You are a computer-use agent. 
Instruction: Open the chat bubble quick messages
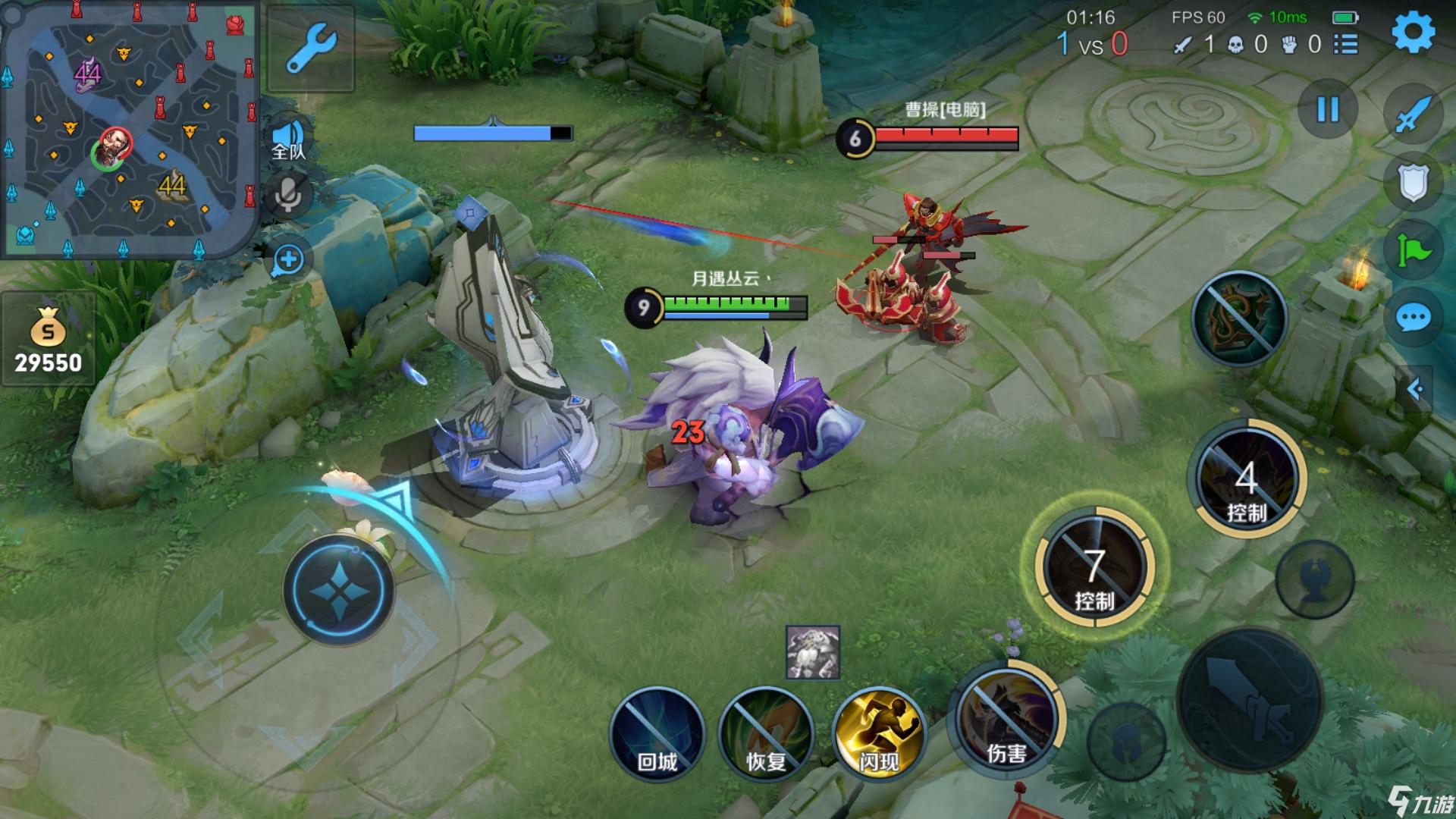(x=1413, y=318)
